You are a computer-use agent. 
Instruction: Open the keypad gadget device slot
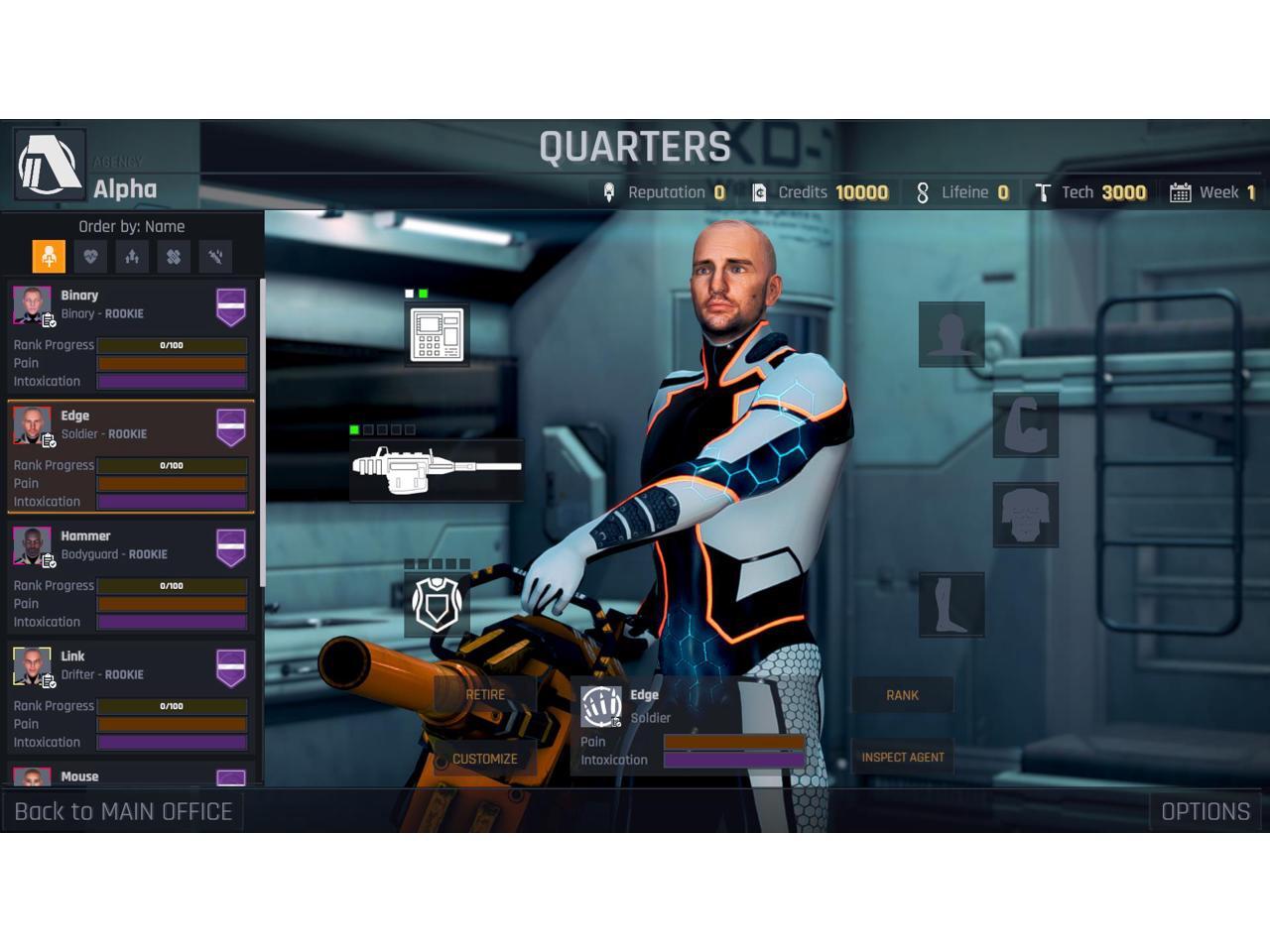pos(437,334)
